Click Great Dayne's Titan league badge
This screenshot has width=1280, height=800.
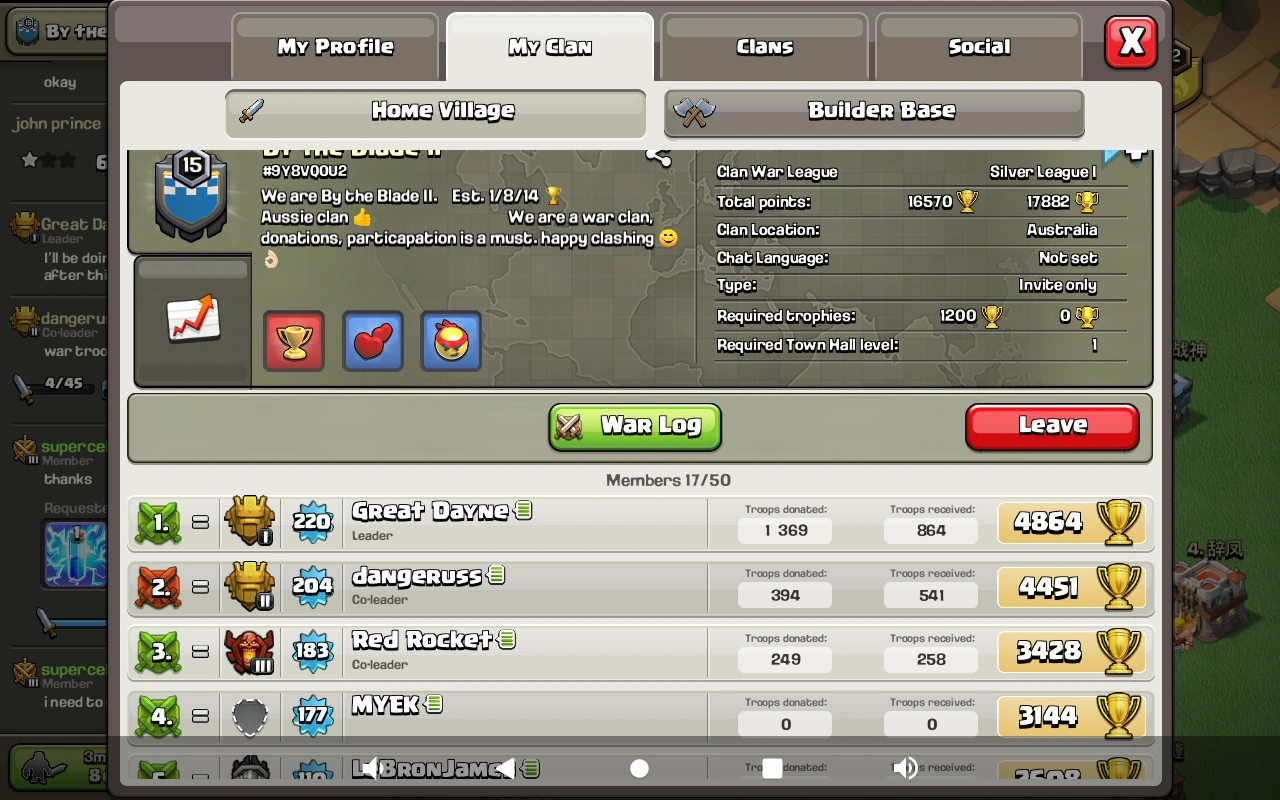point(249,521)
